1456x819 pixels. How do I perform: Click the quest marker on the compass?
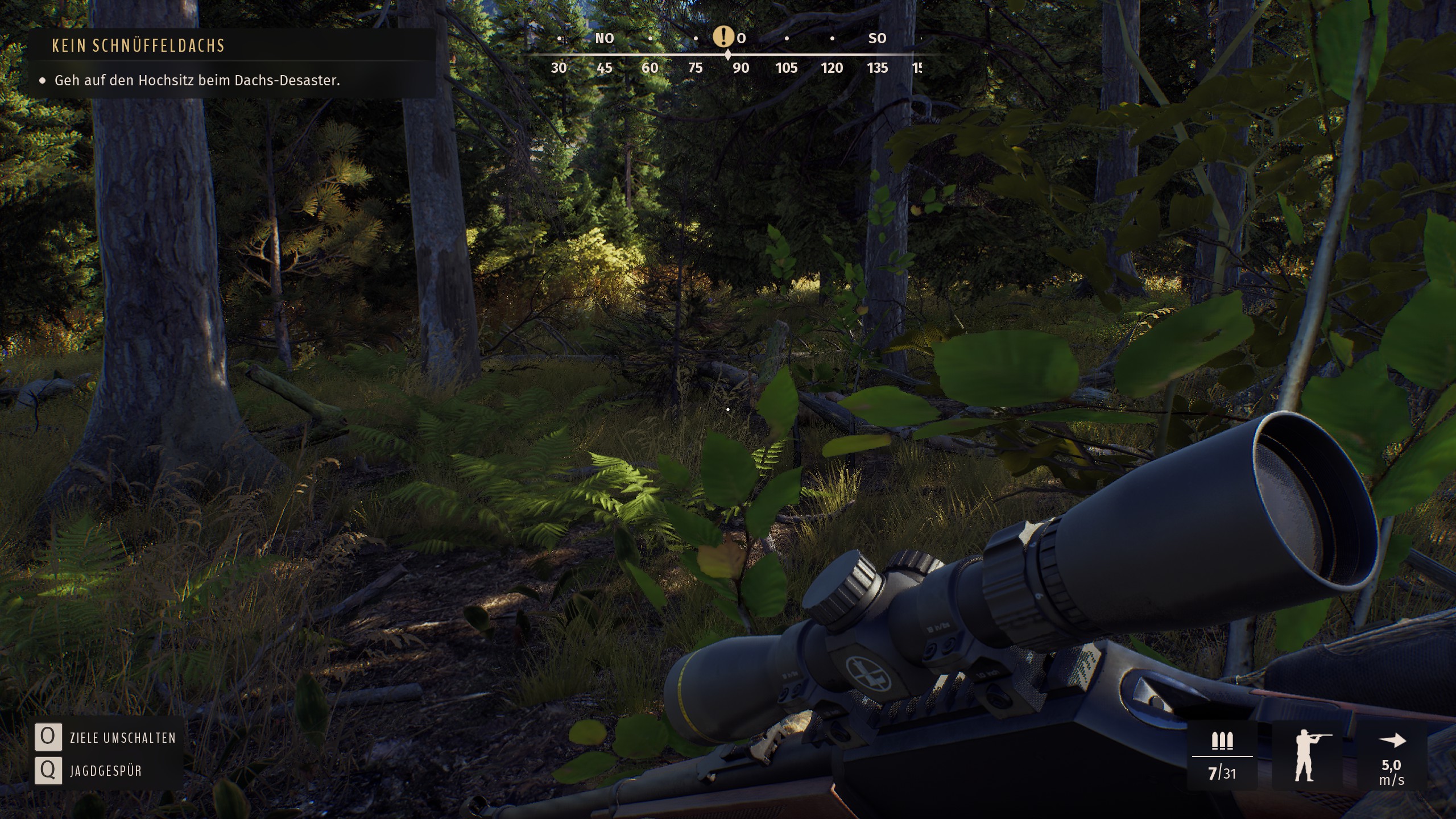pyautogui.click(x=723, y=38)
